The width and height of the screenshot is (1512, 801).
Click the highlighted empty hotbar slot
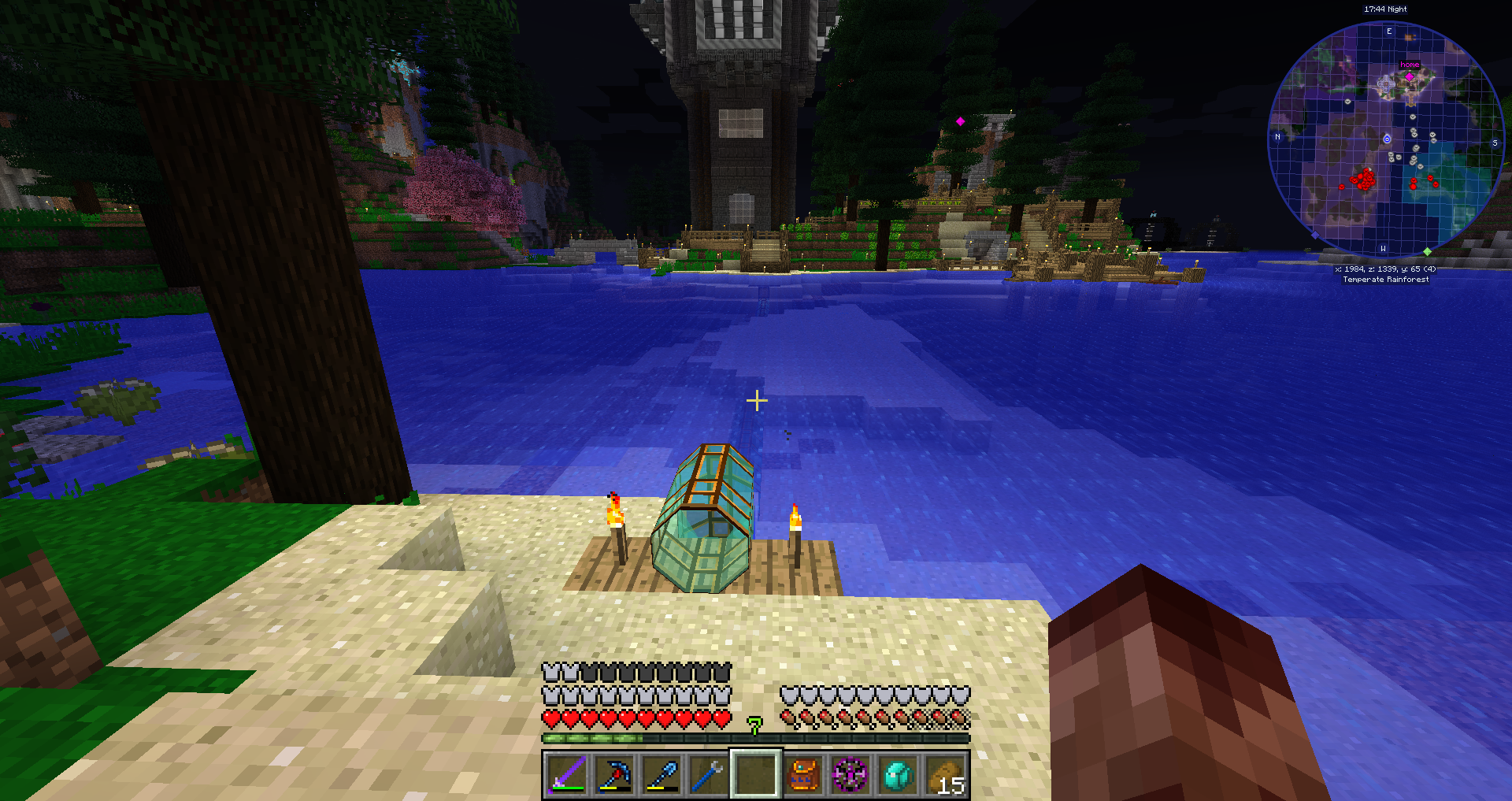click(x=756, y=775)
